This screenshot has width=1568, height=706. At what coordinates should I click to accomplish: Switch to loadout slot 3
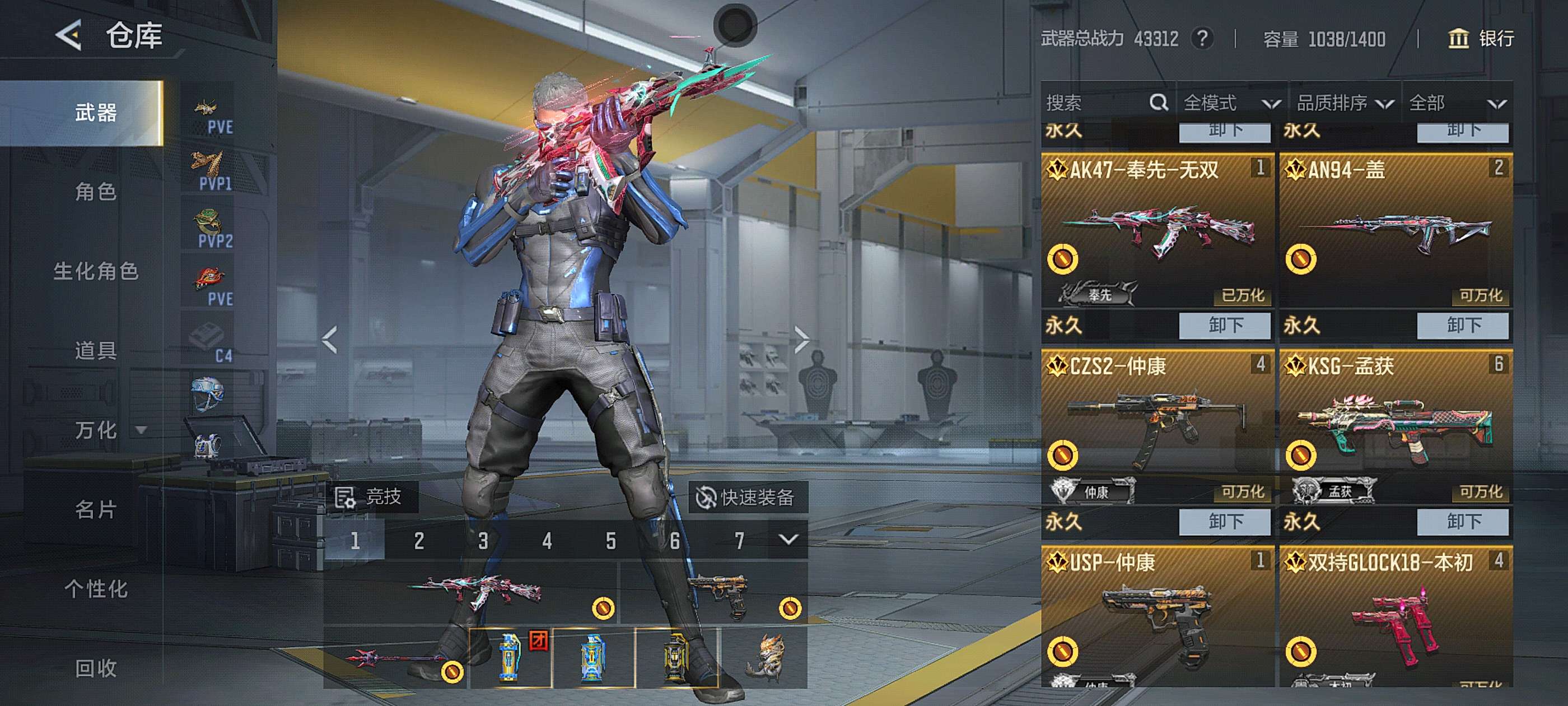(x=483, y=540)
